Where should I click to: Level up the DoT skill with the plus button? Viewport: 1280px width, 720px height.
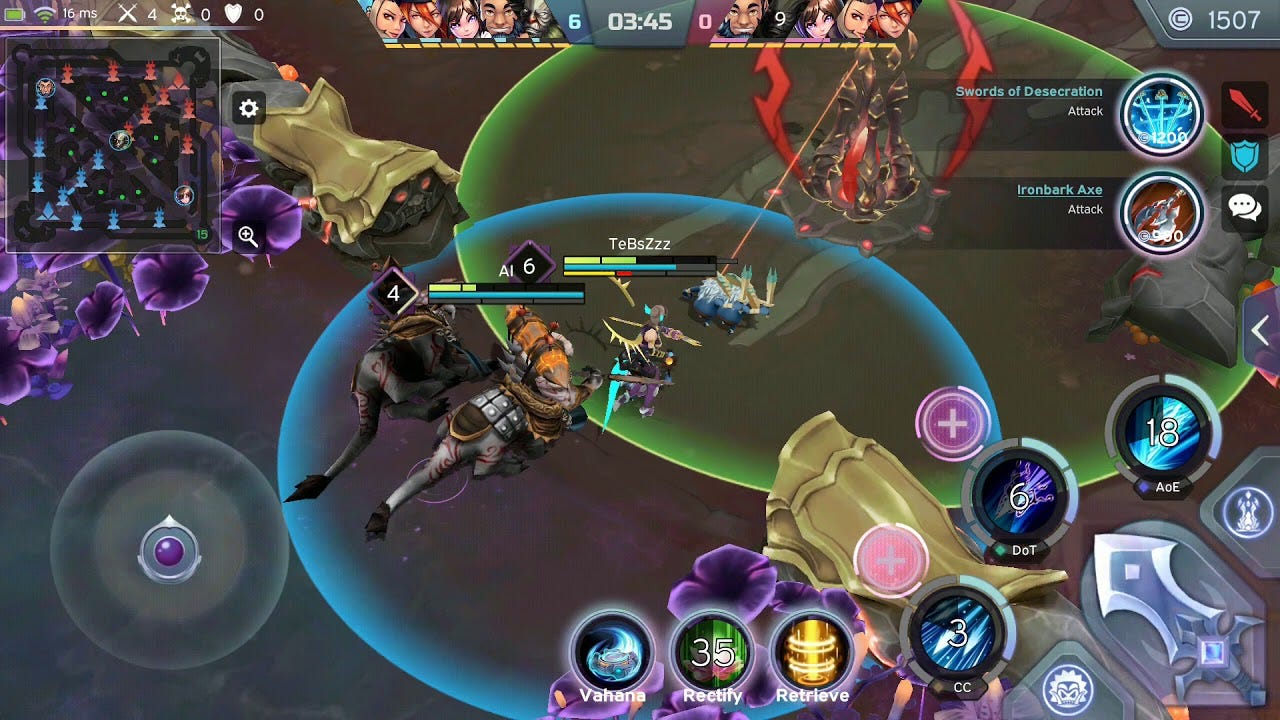coord(952,424)
